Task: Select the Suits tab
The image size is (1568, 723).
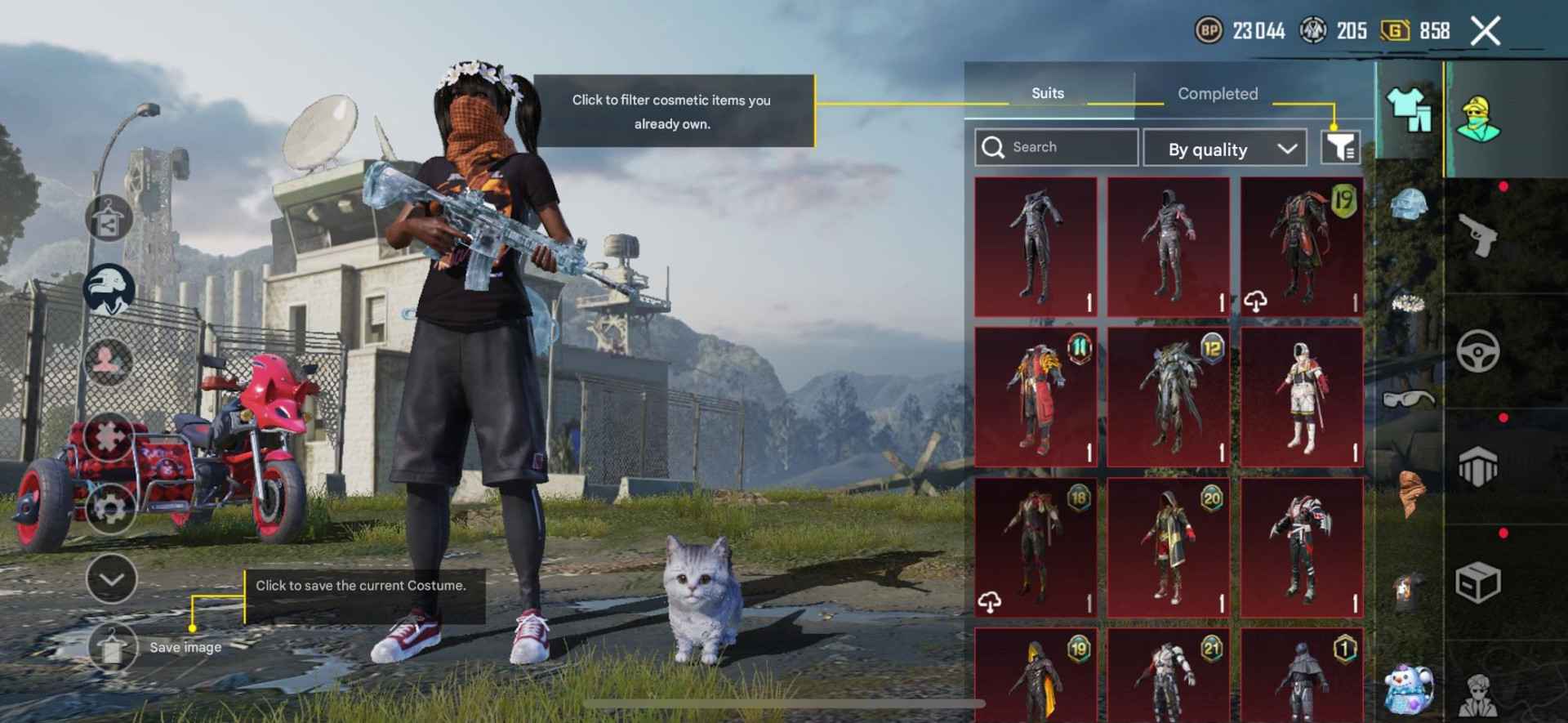Action: click(1048, 93)
